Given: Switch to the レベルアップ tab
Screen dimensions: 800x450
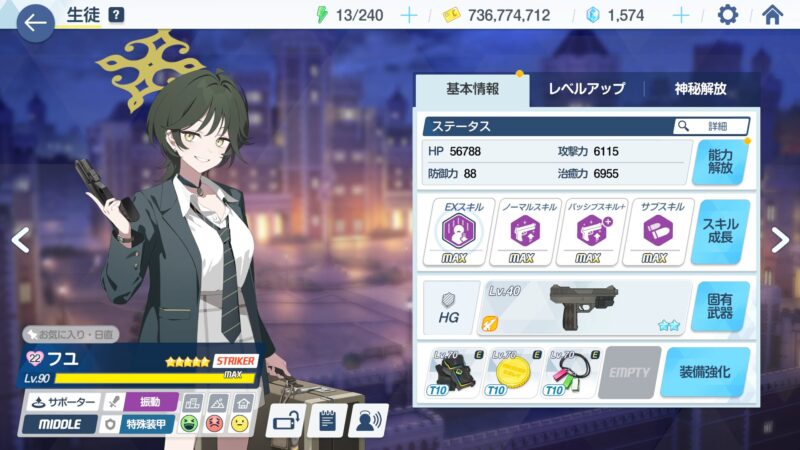Looking at the screenshot, I should [x=586, y=89].
